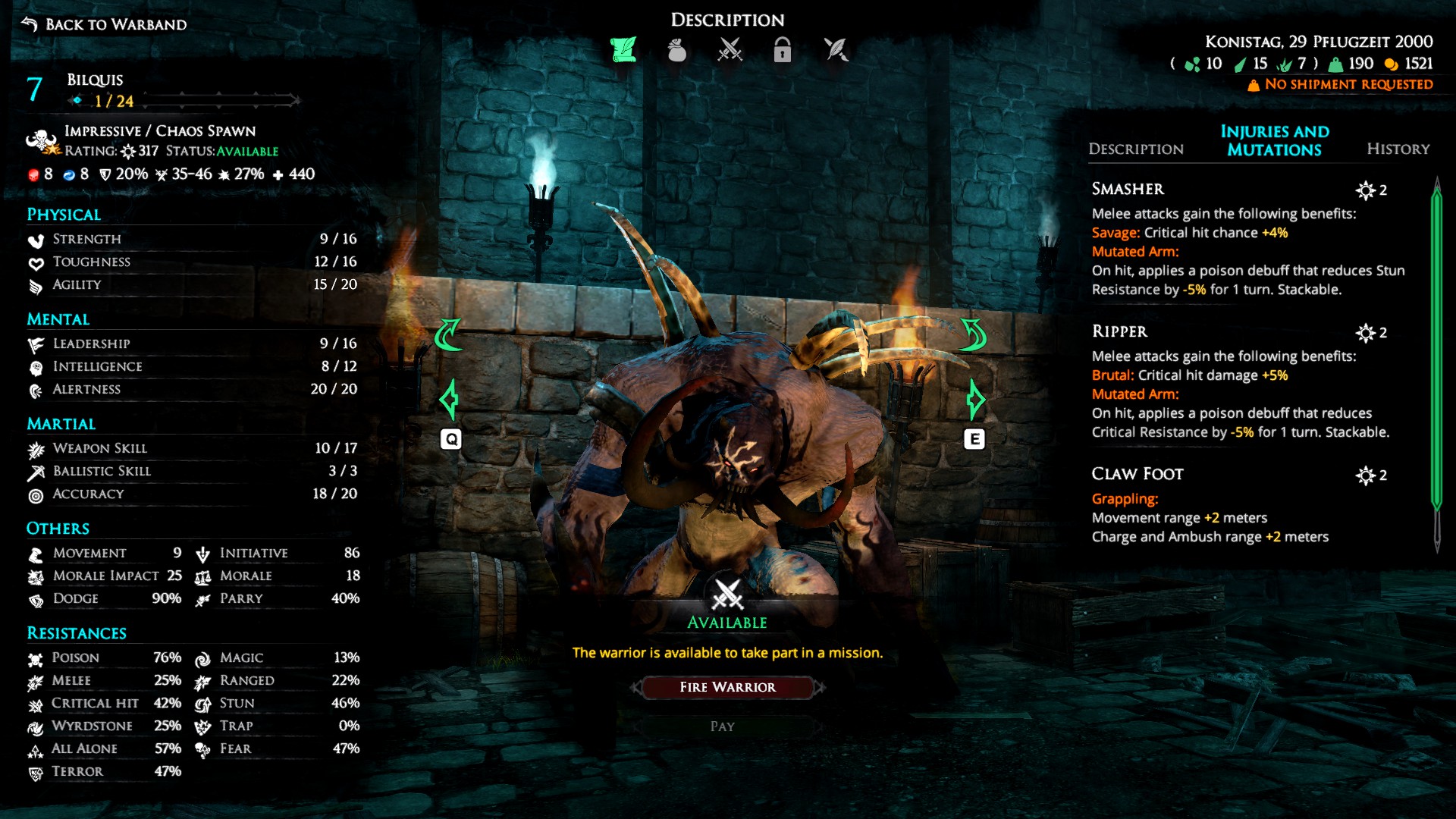Show the Injuries and Mutations tab
Image resolution: width=1456 pixels, height=819 pixels.
[1274, 140]
